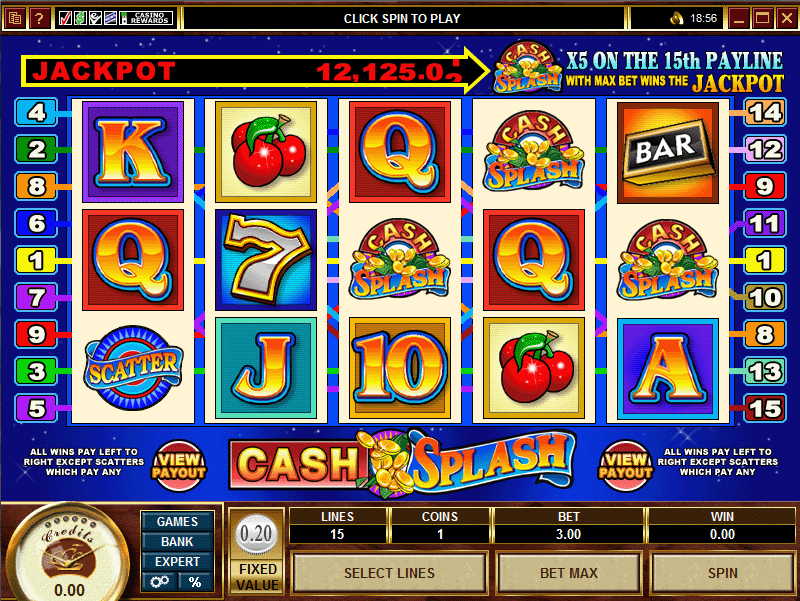
Task: Close the casino window
Action: pos(784,18)
